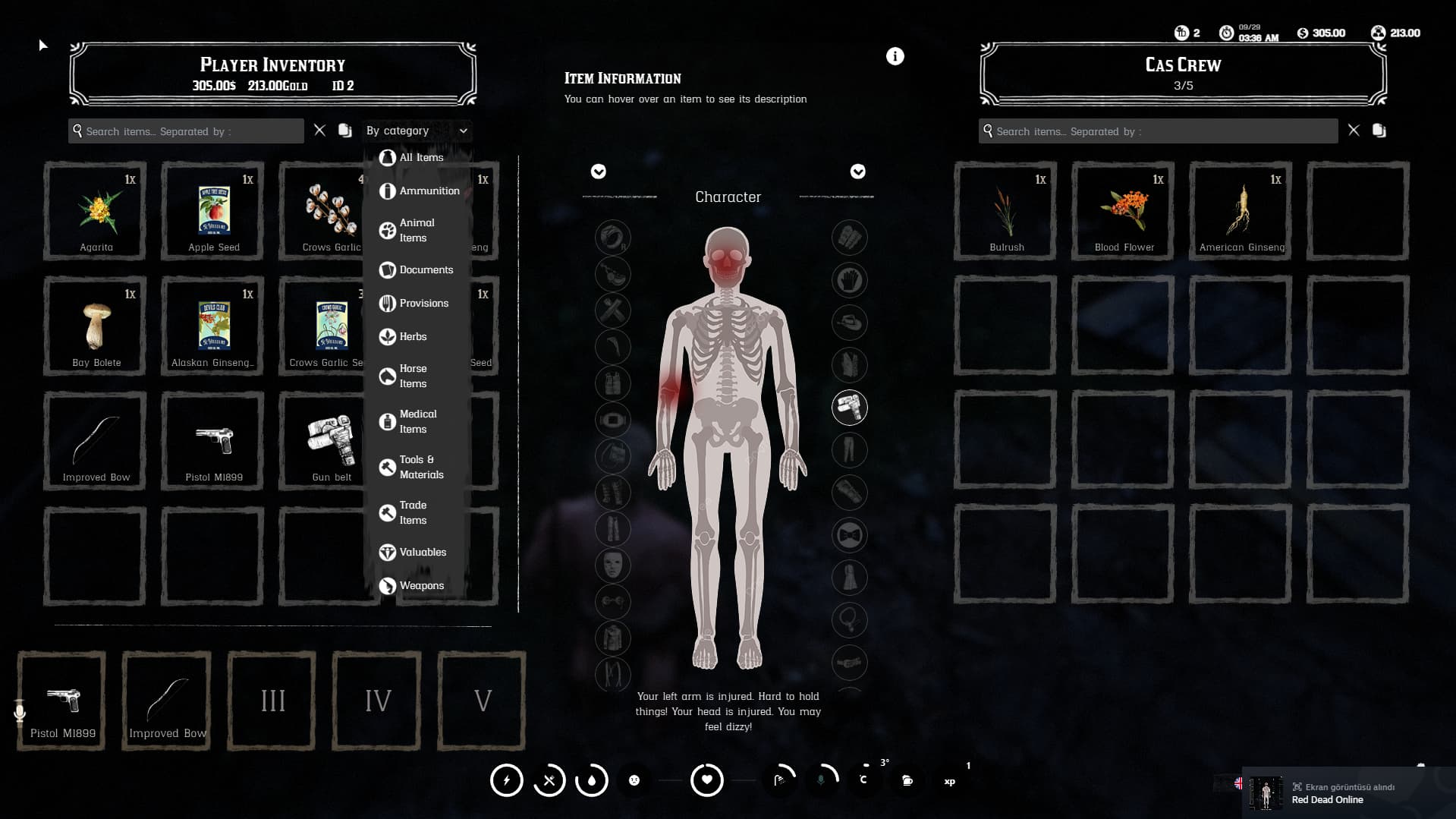
Task: Clear the Cas Crew search field
Action: click(x=1354, y=130)
